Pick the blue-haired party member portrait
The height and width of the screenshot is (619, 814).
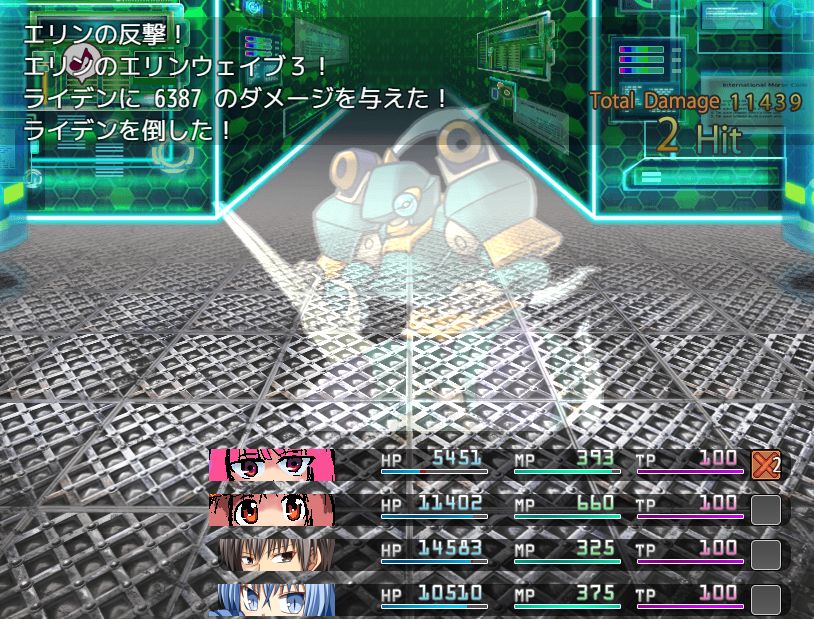click(x=271, y=599)
